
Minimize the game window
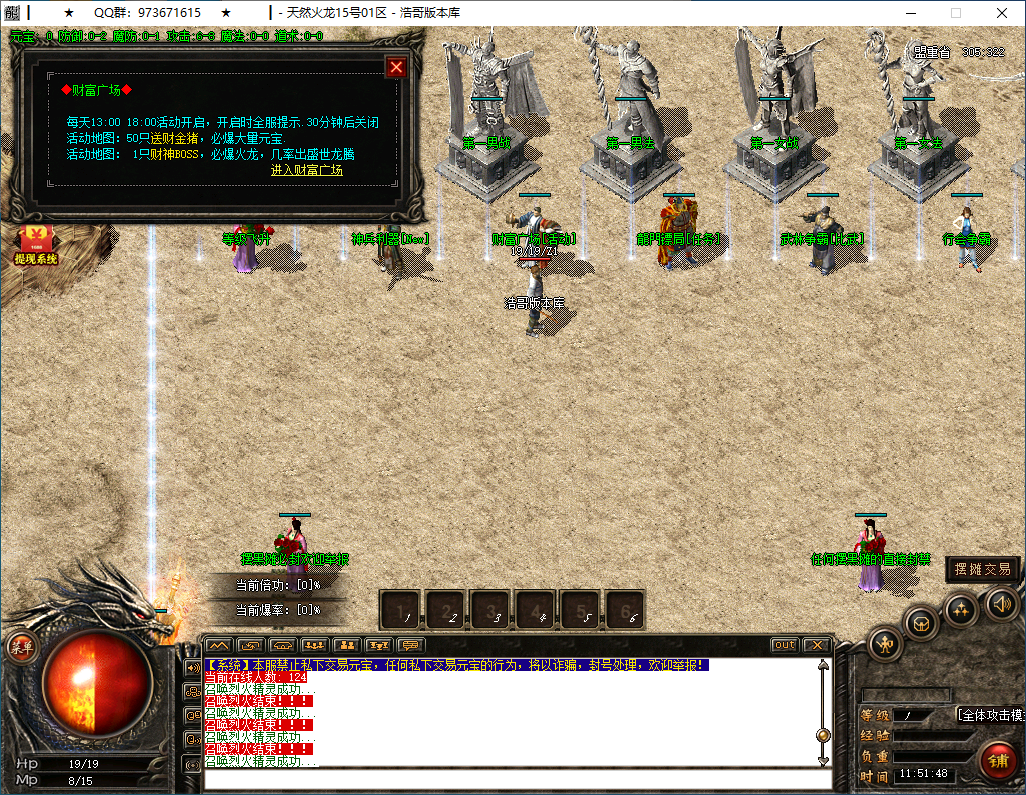(910, 13)
